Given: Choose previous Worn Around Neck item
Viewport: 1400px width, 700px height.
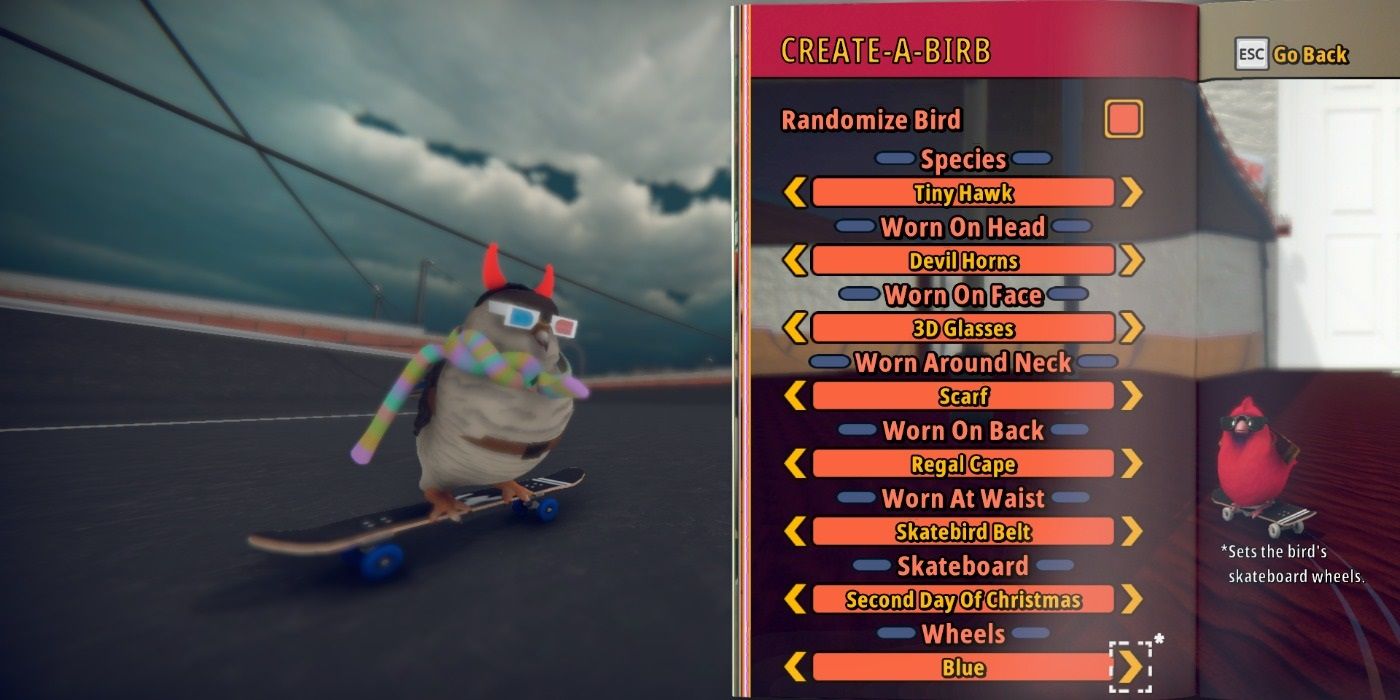Looking at the screenshot, I should (x=795, y=396).
